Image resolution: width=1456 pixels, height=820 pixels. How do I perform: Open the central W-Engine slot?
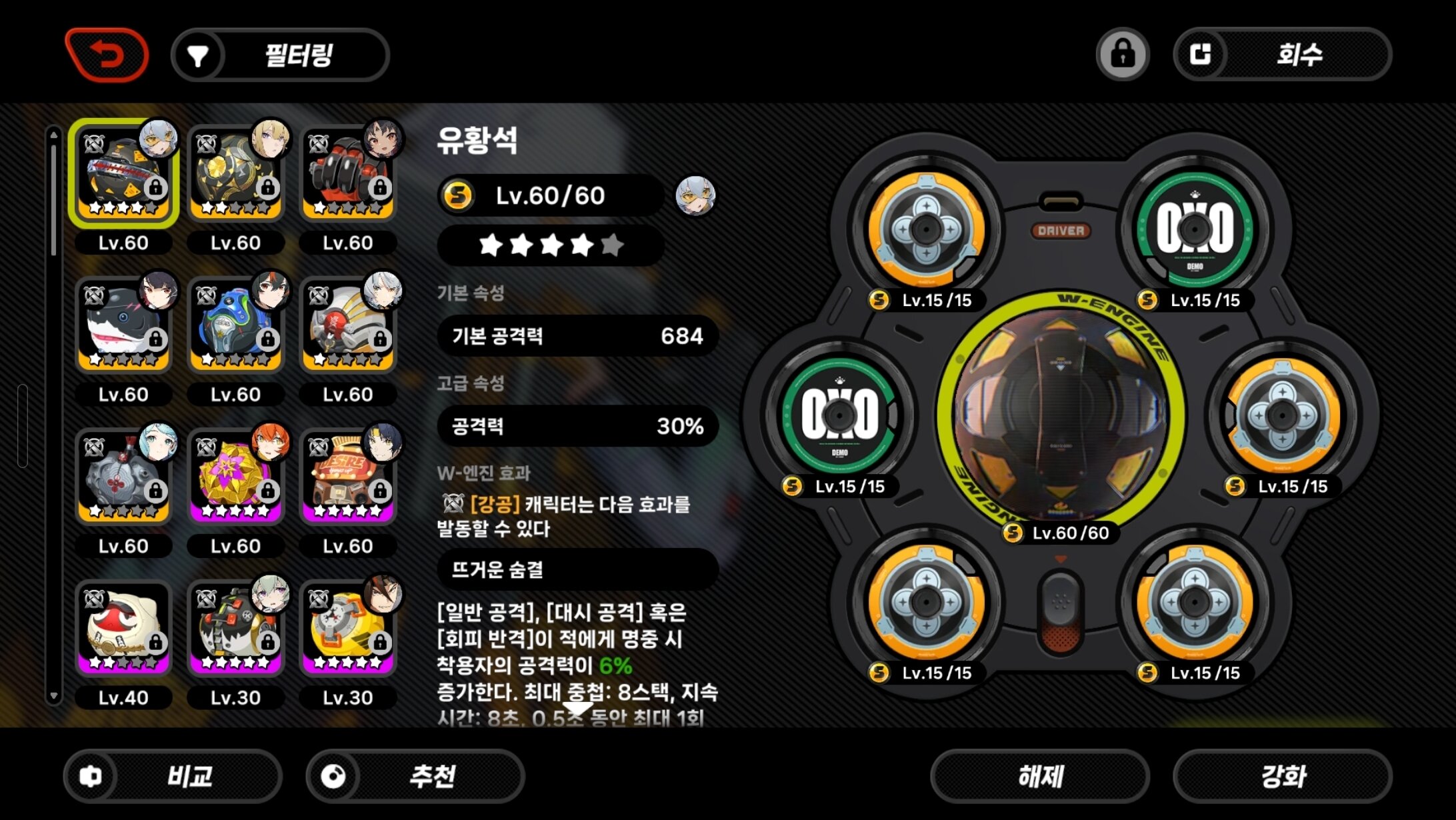tap(1061, 415)
